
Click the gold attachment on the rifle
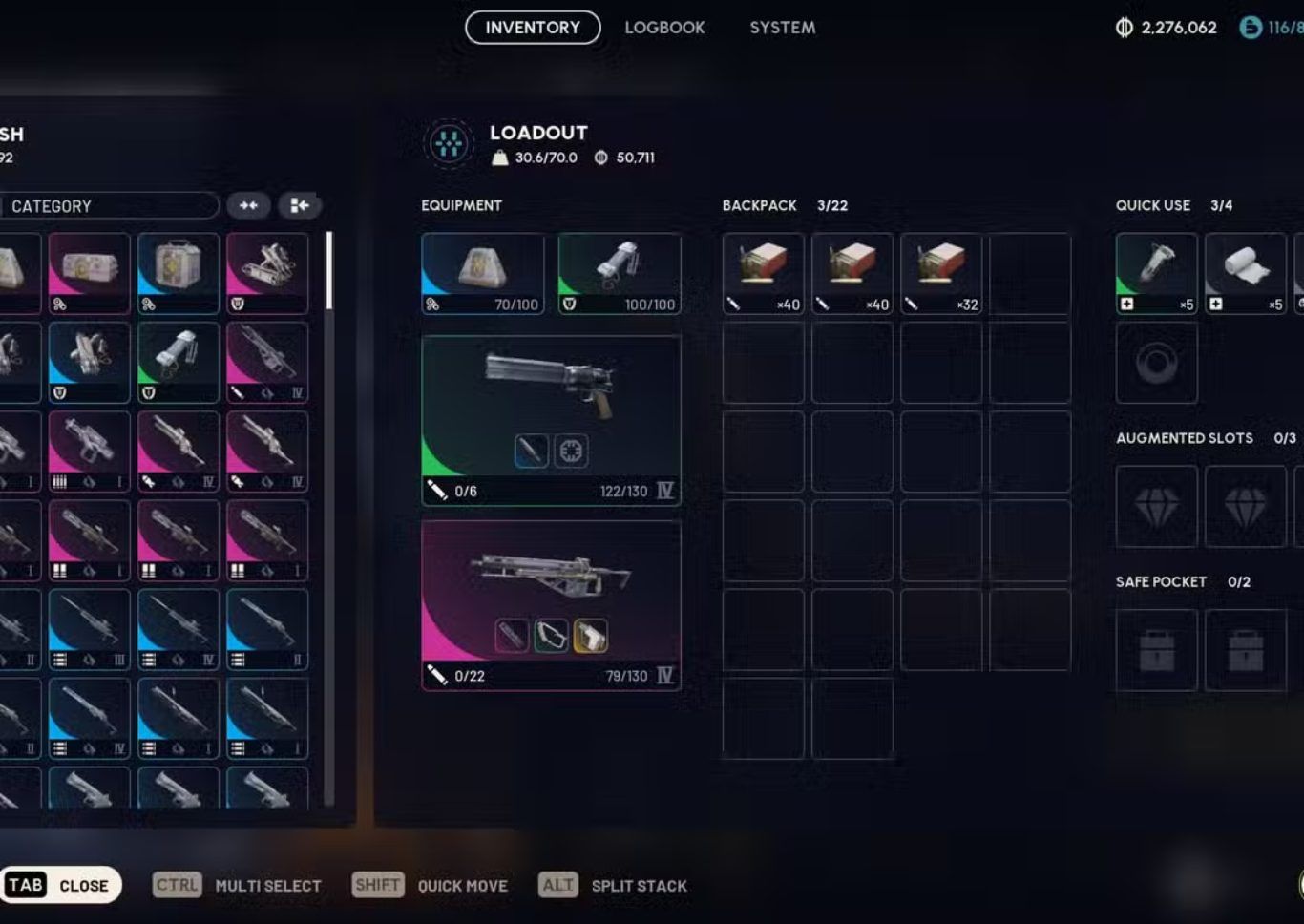[x=591, y=636]
